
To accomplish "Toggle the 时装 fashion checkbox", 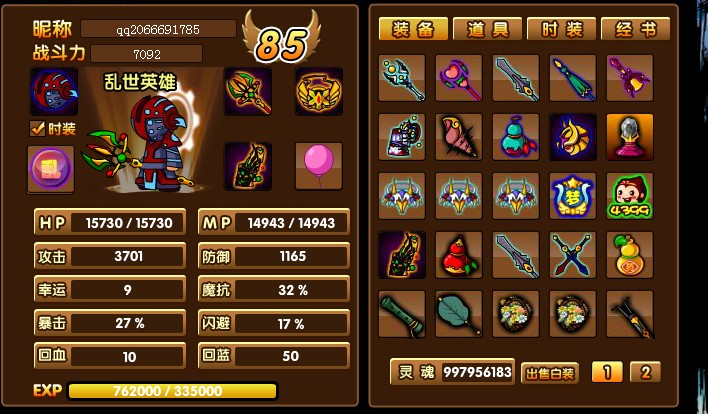I will click(x=37, y=128).
